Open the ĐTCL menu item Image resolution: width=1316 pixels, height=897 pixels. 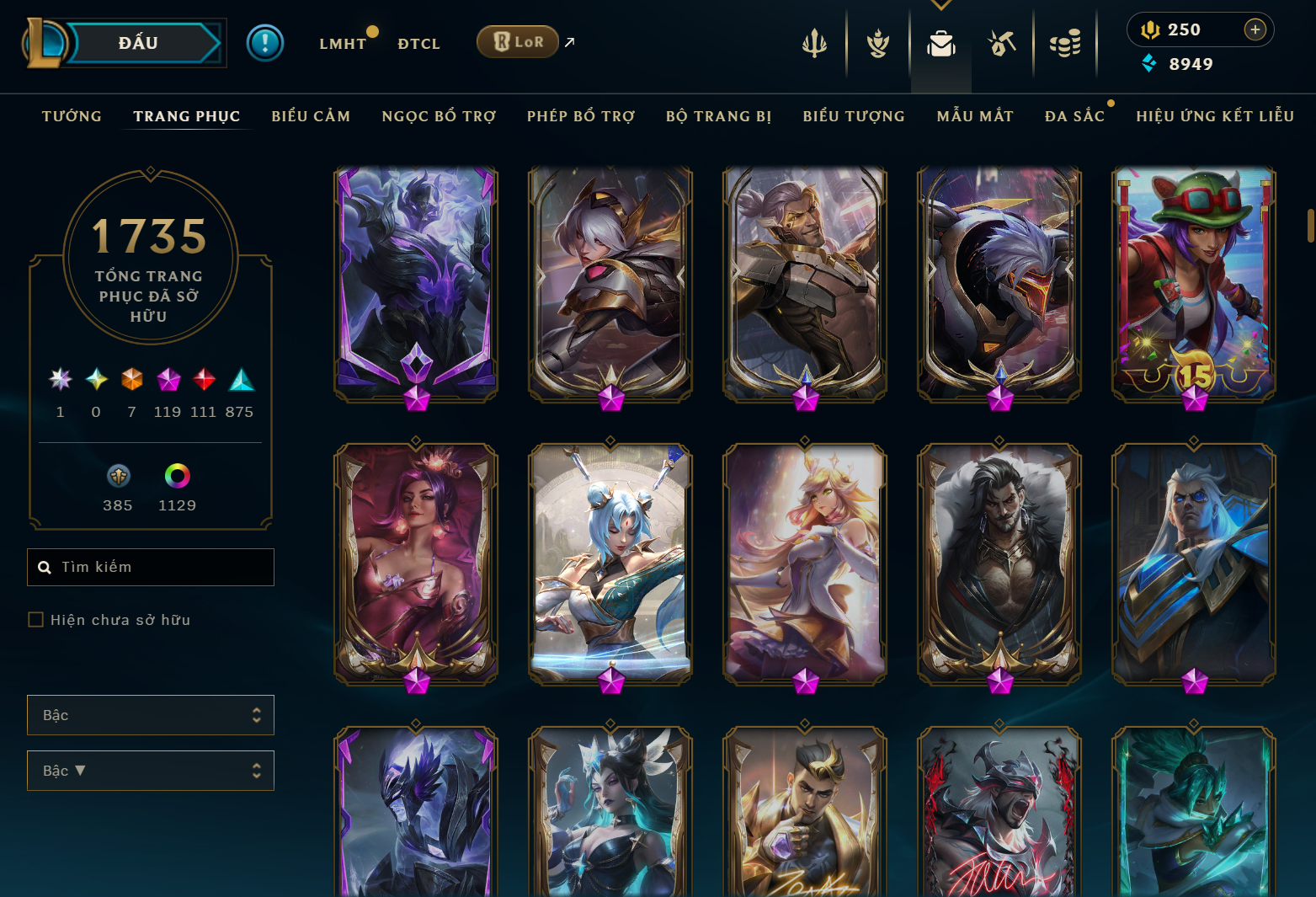[418, 43]
